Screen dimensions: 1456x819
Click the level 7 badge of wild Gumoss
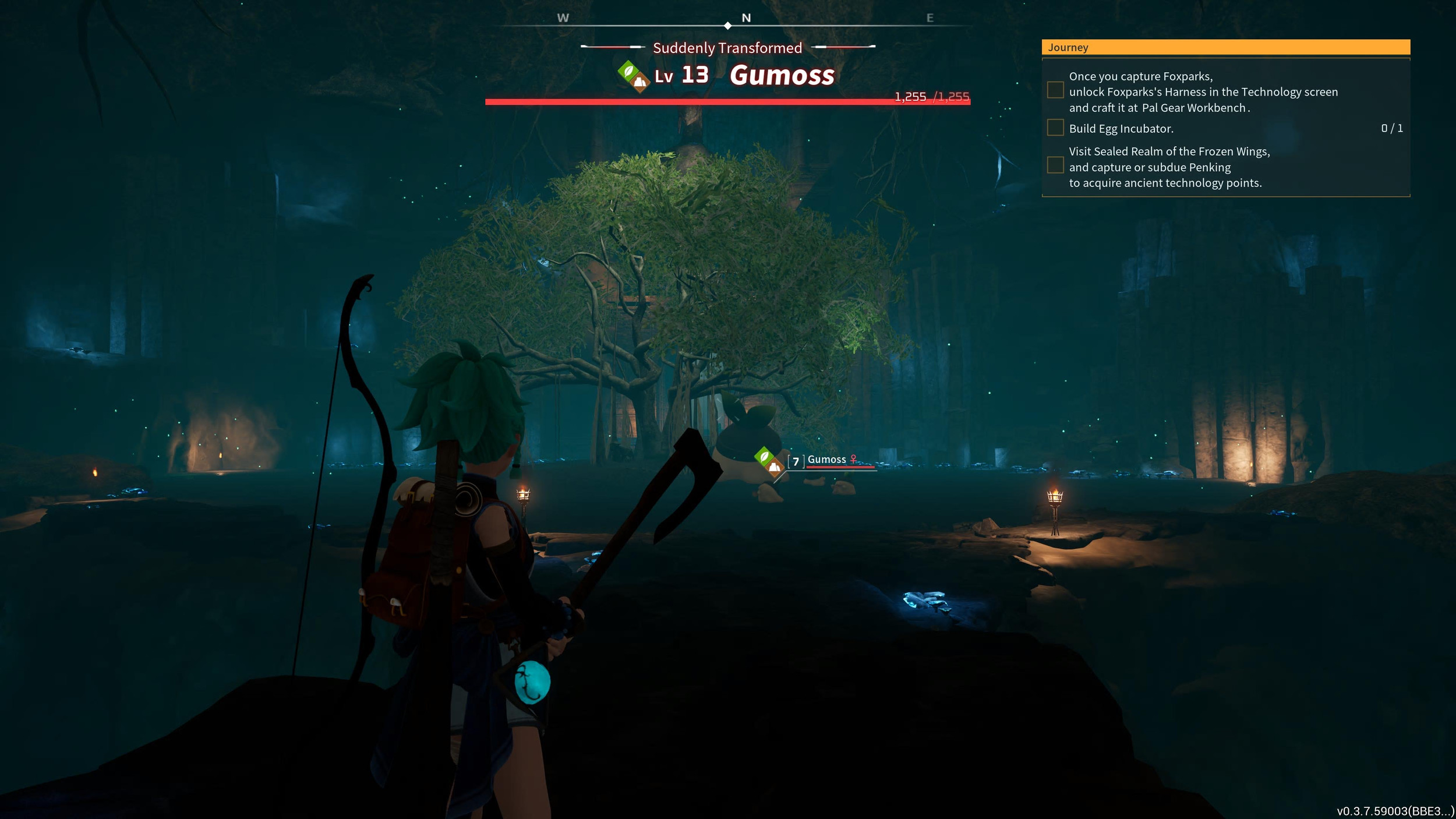796,461
